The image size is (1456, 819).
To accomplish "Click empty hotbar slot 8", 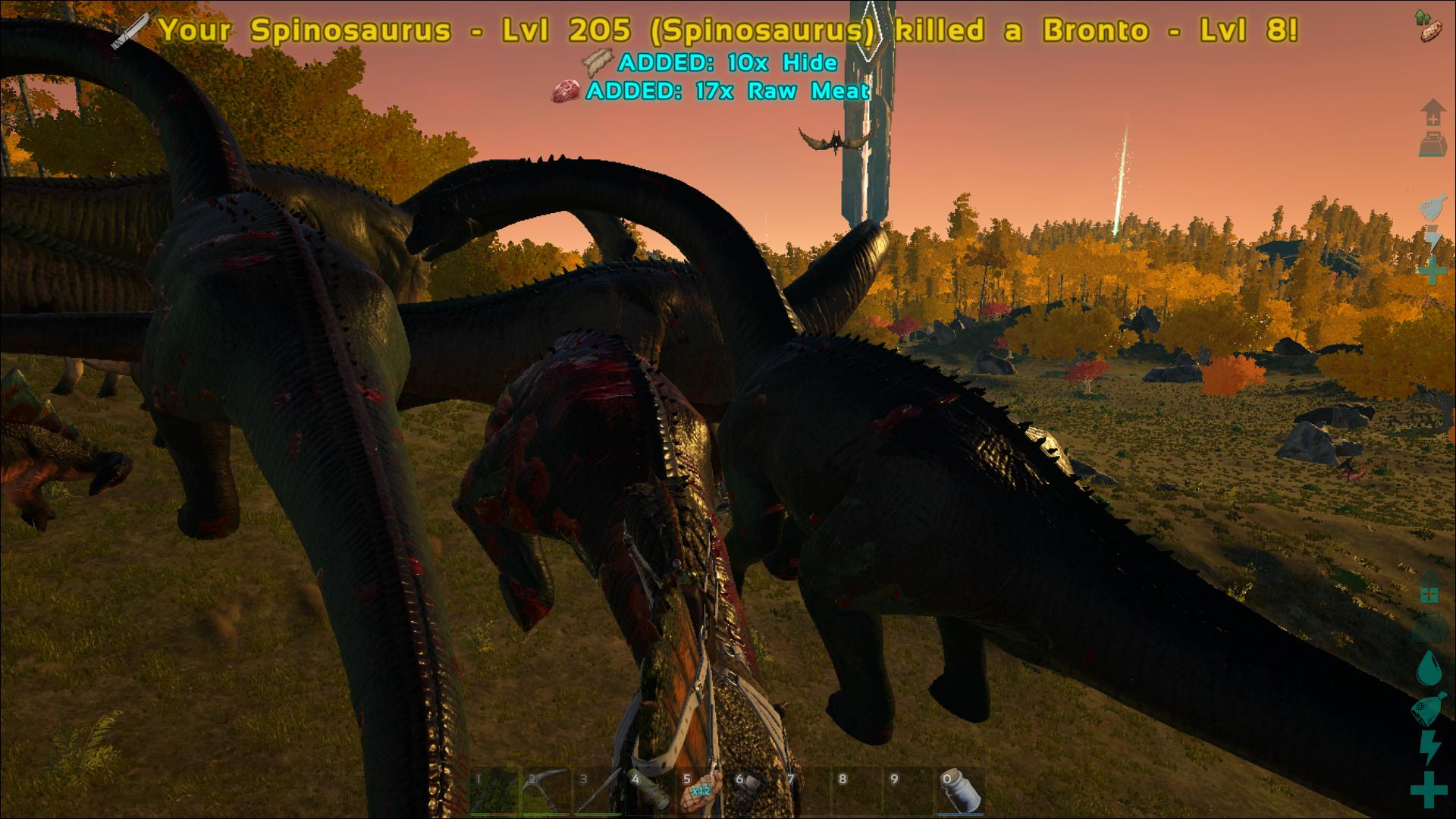I will point(857,791).
